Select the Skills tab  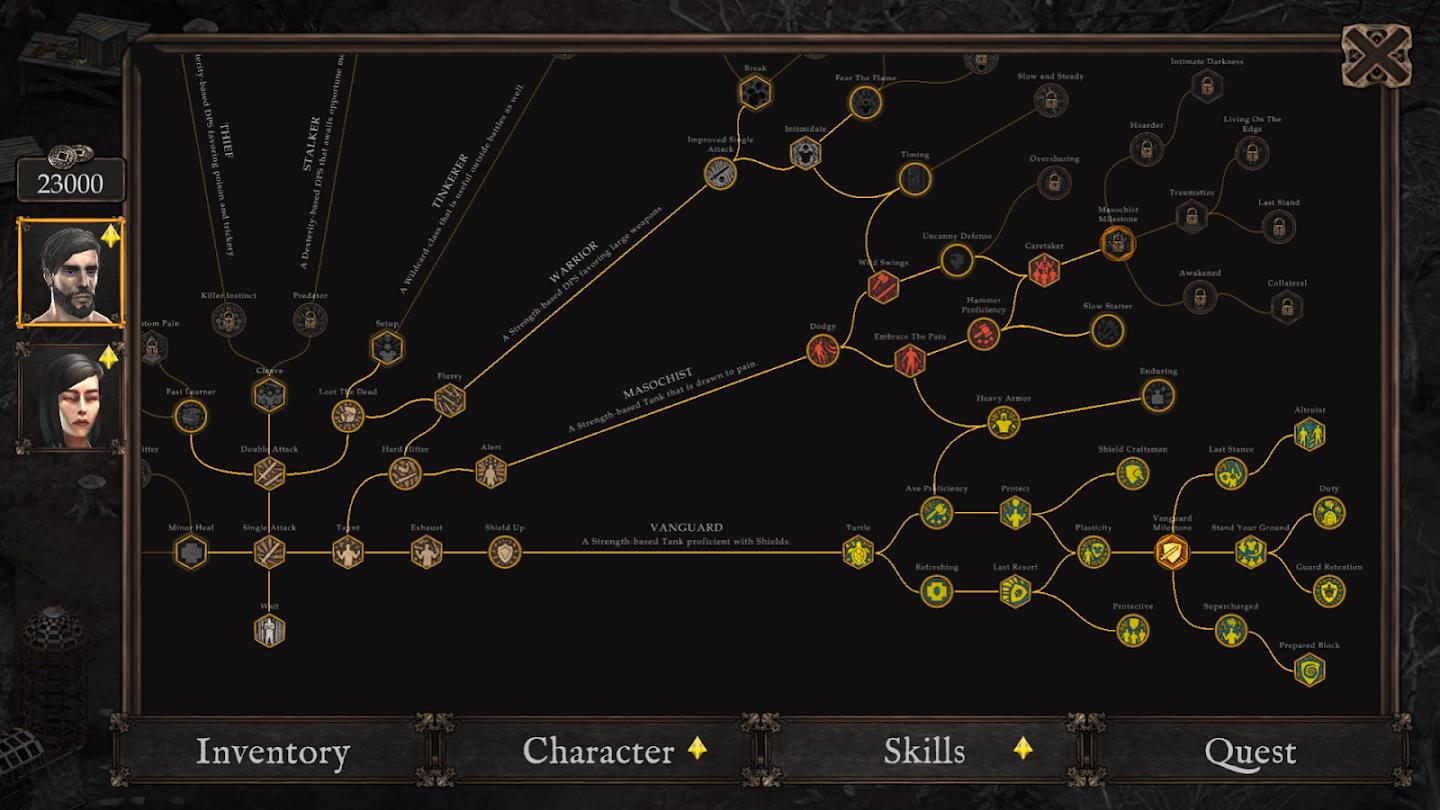(x=925, y=752)
